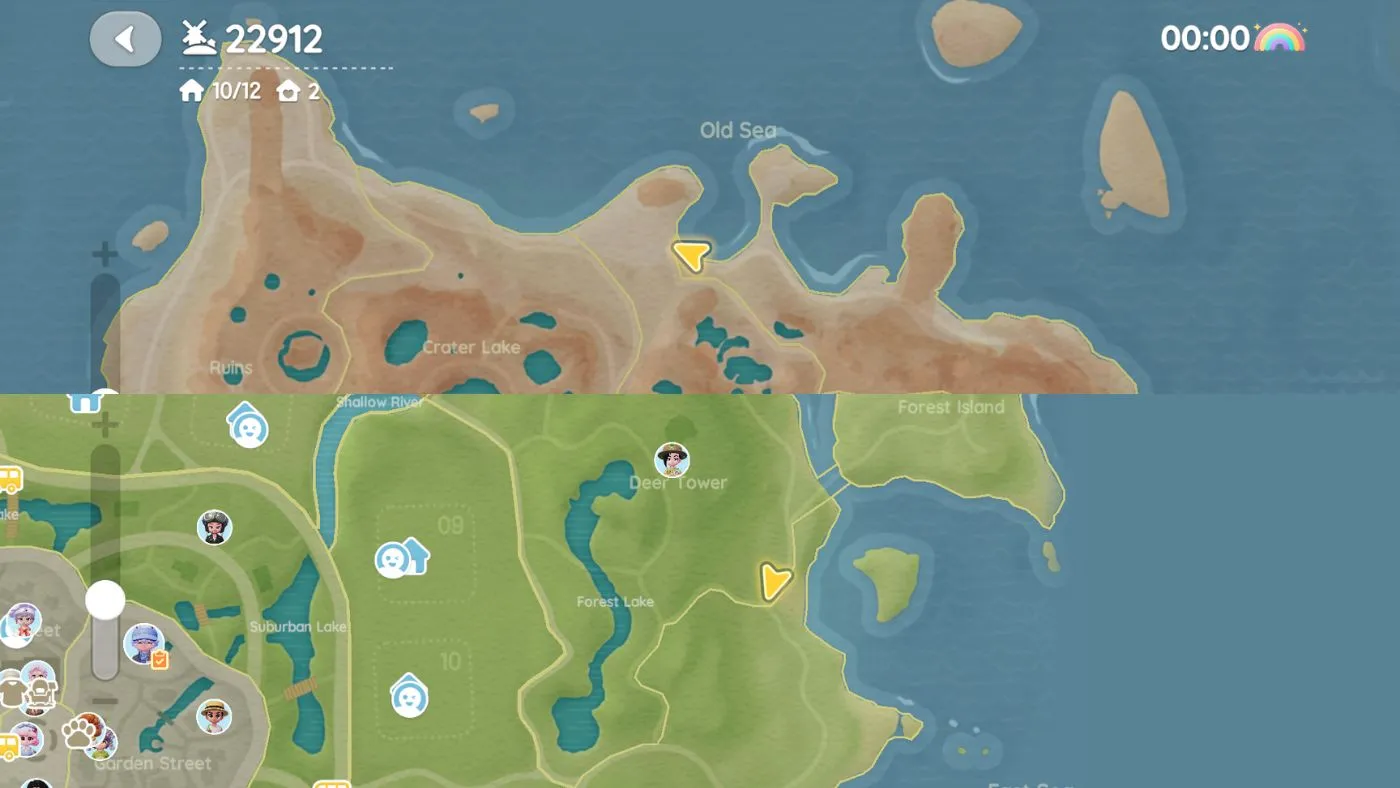The height and width of the screenshot is (788, 1400).
Task: Zoom in using the plus control
Action: coord(103,422)
